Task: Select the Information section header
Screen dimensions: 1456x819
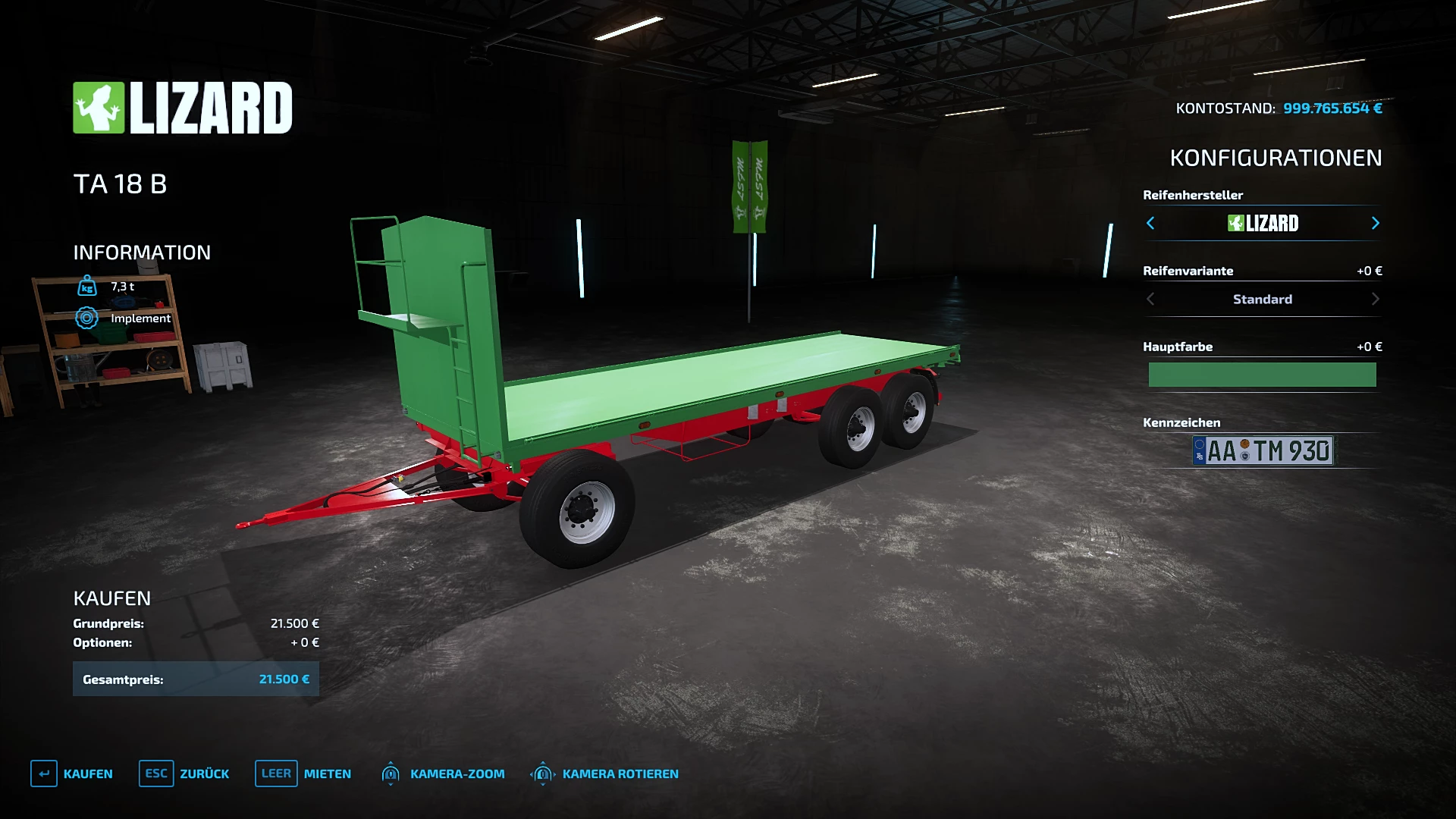Action: (142, 253)
